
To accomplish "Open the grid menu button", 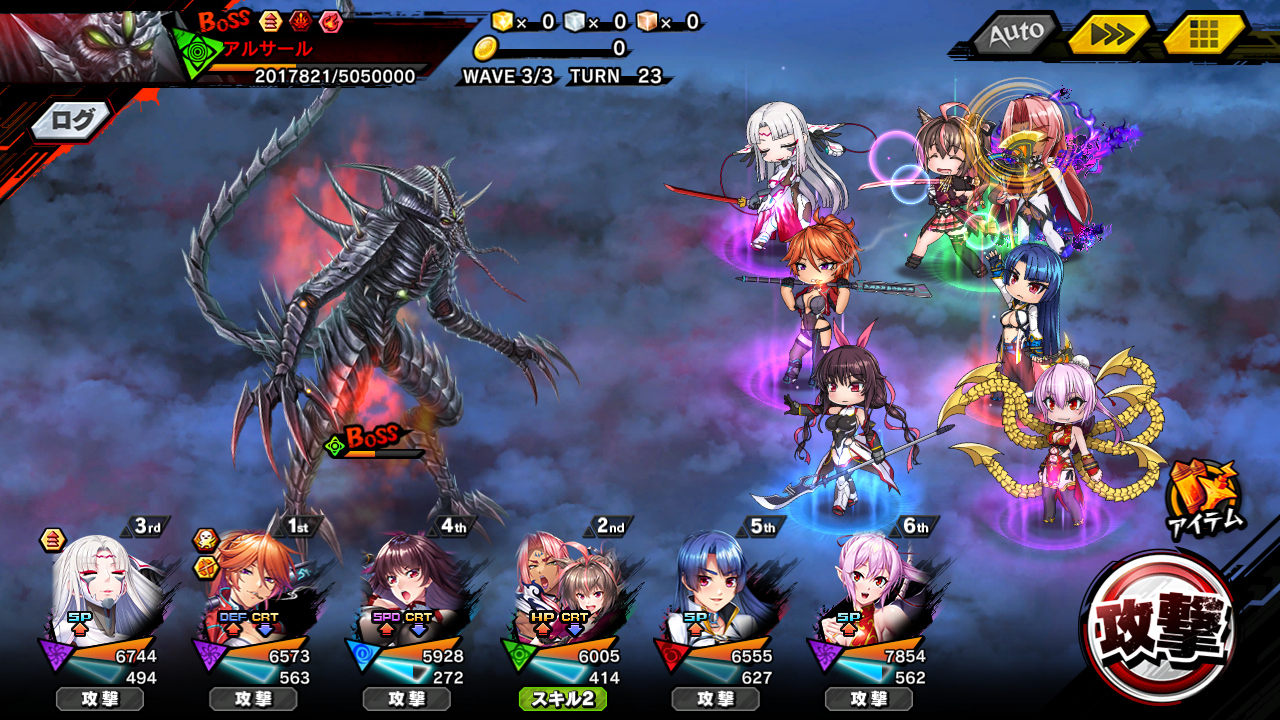I will click(x=1203, y=34).
